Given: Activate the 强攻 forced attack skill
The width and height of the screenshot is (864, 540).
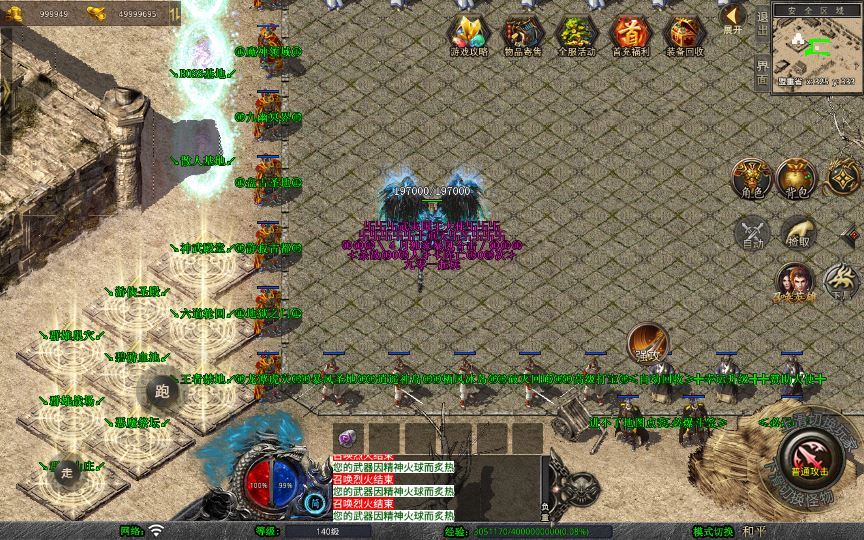Looking at the screenshot, I should click(x=647, y=343).
